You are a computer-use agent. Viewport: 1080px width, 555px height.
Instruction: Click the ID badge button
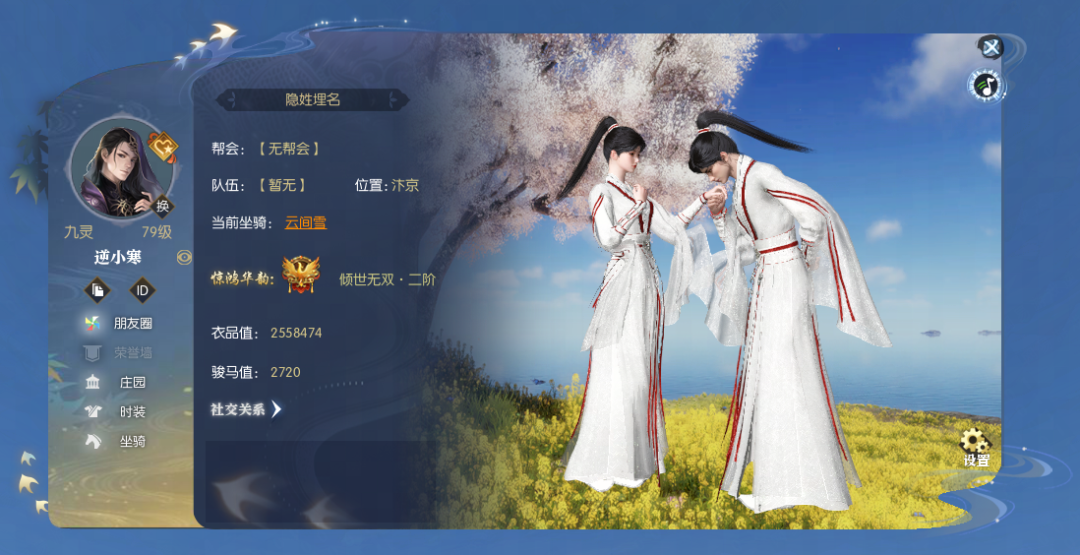[143, 290]
